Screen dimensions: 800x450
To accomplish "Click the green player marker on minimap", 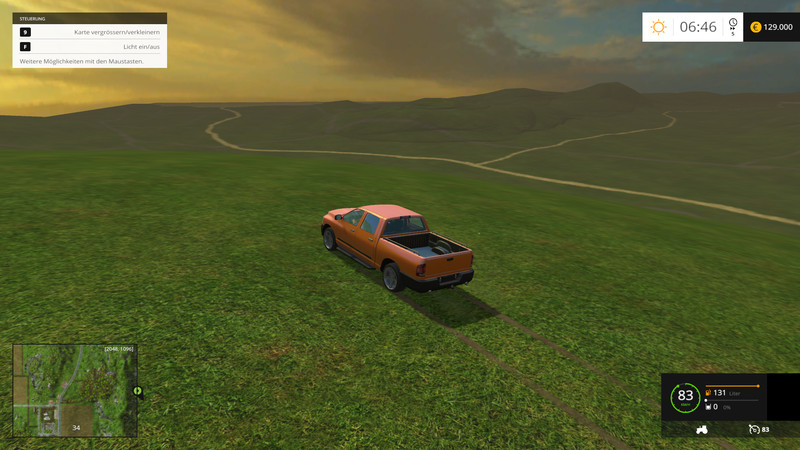I will pos(137,390).
